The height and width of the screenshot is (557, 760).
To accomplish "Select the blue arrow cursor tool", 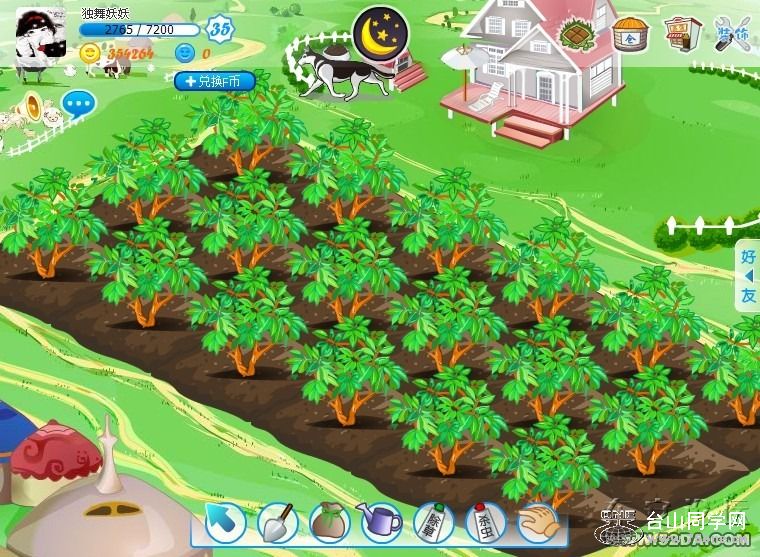I will click(x=225, y=521).
